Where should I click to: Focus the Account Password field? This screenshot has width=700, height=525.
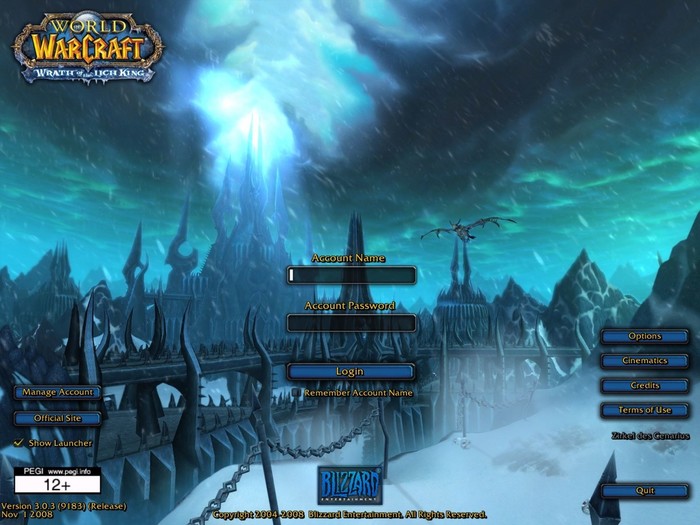coord(350,322)
